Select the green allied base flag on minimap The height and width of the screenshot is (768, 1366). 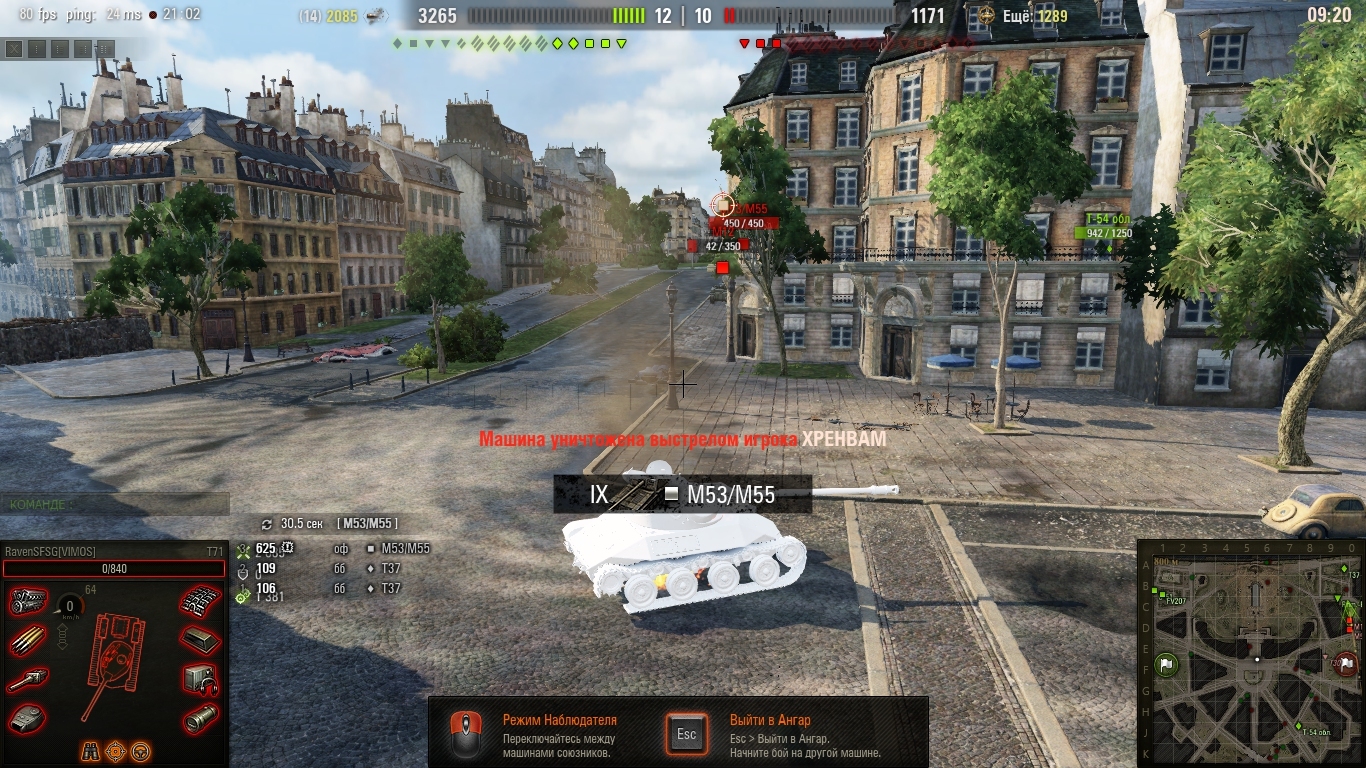click(x=1166, y=664)
